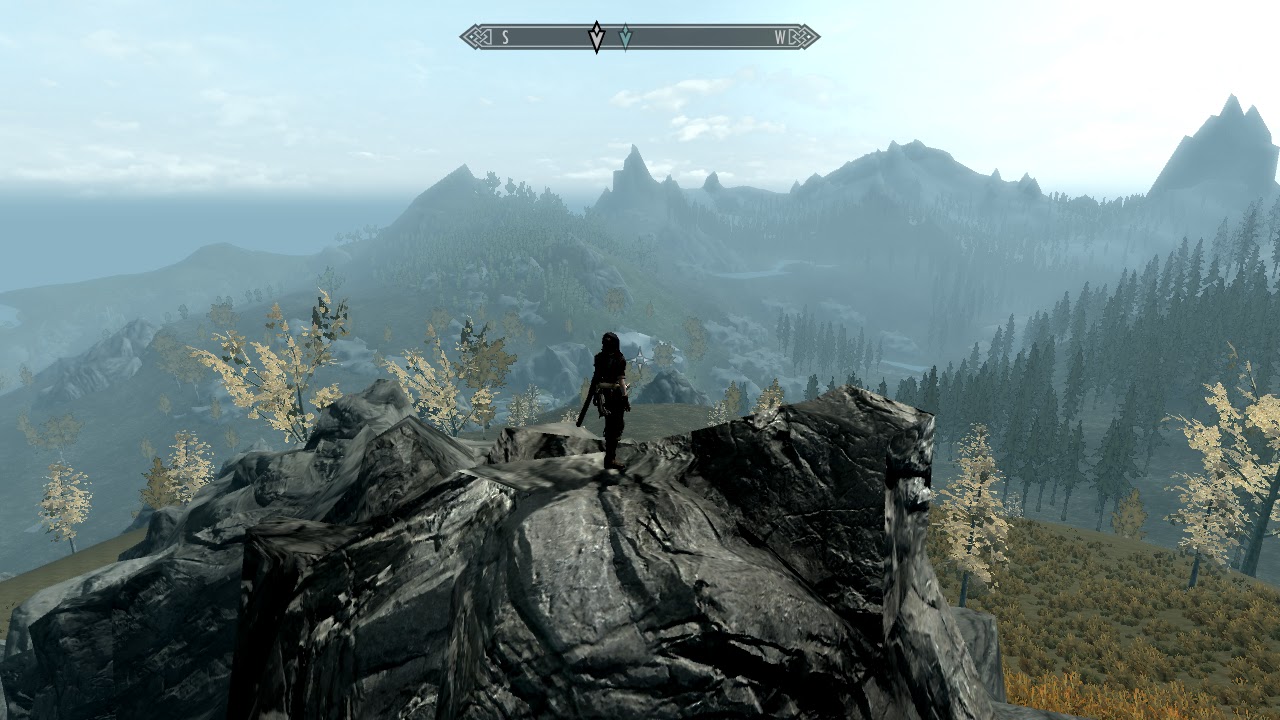Click the W direction letter on the compass
Viewport: 1280px width, 720px height.
point(780,38)
